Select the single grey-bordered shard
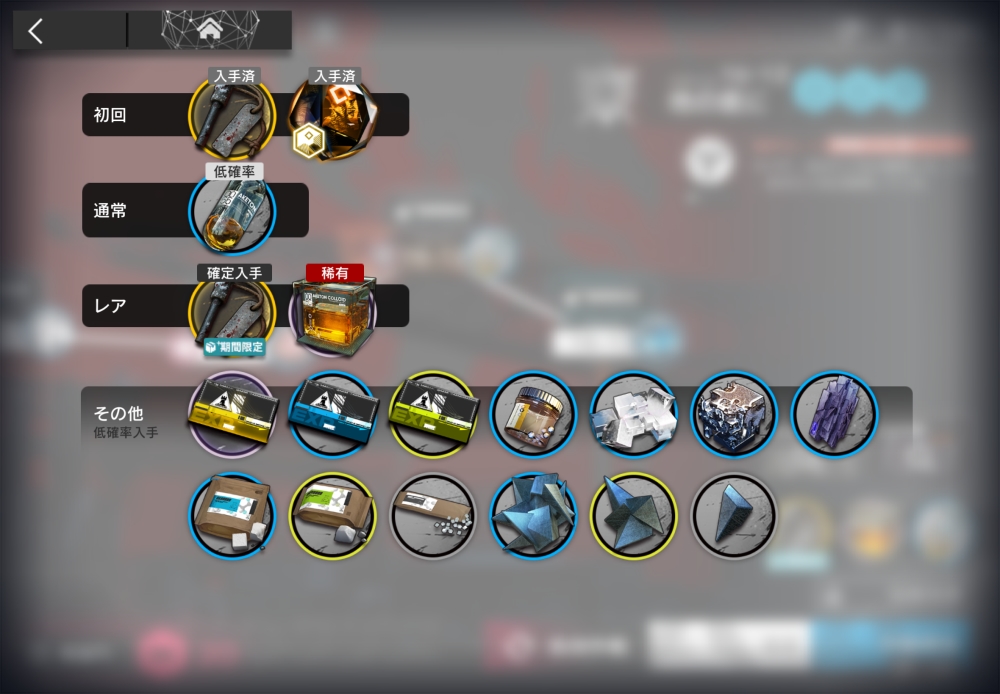1000x694 pixels. (733, 514)
